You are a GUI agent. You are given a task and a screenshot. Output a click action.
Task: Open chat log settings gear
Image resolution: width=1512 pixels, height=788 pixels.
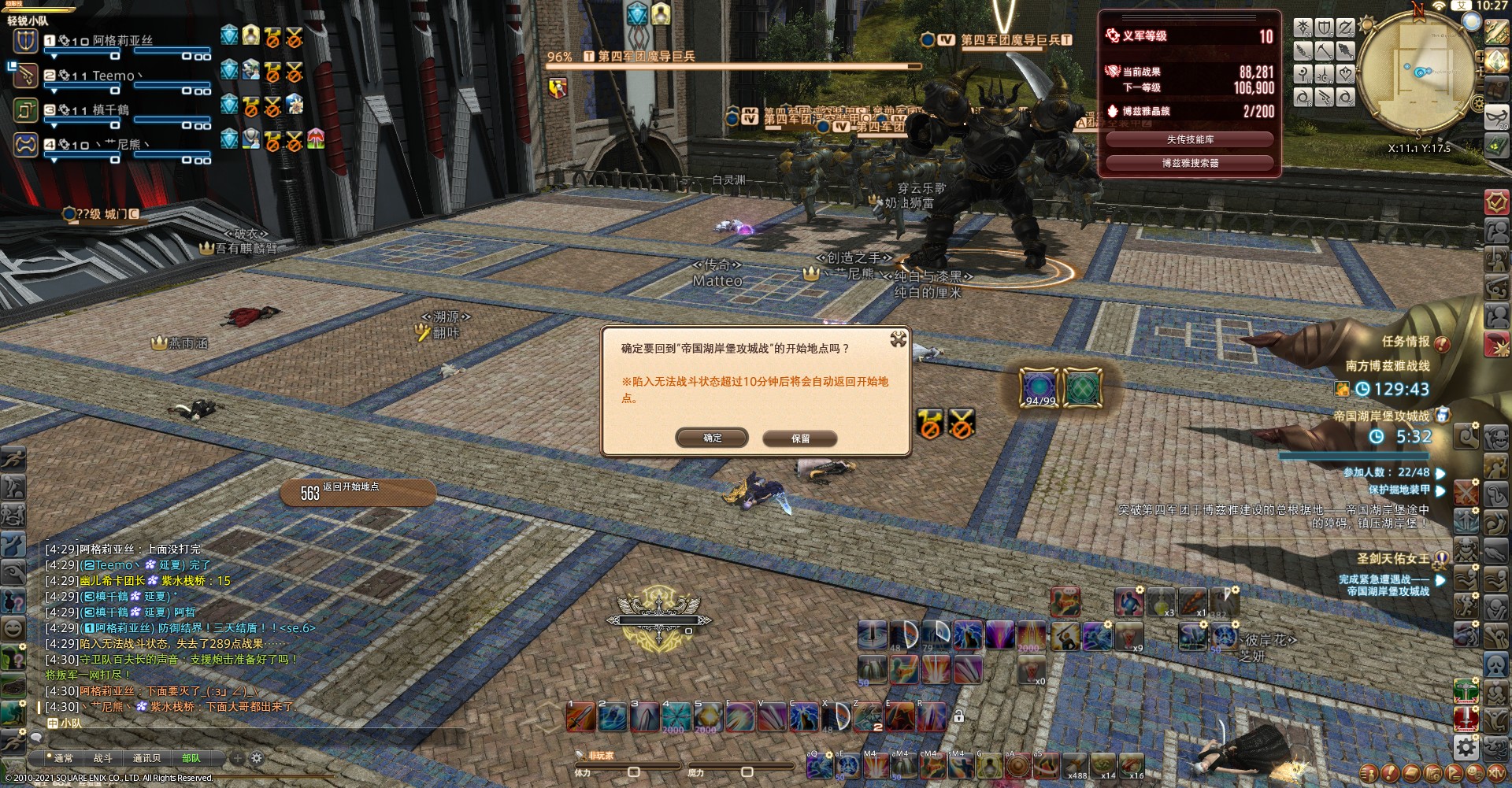[x=257, y=758]
